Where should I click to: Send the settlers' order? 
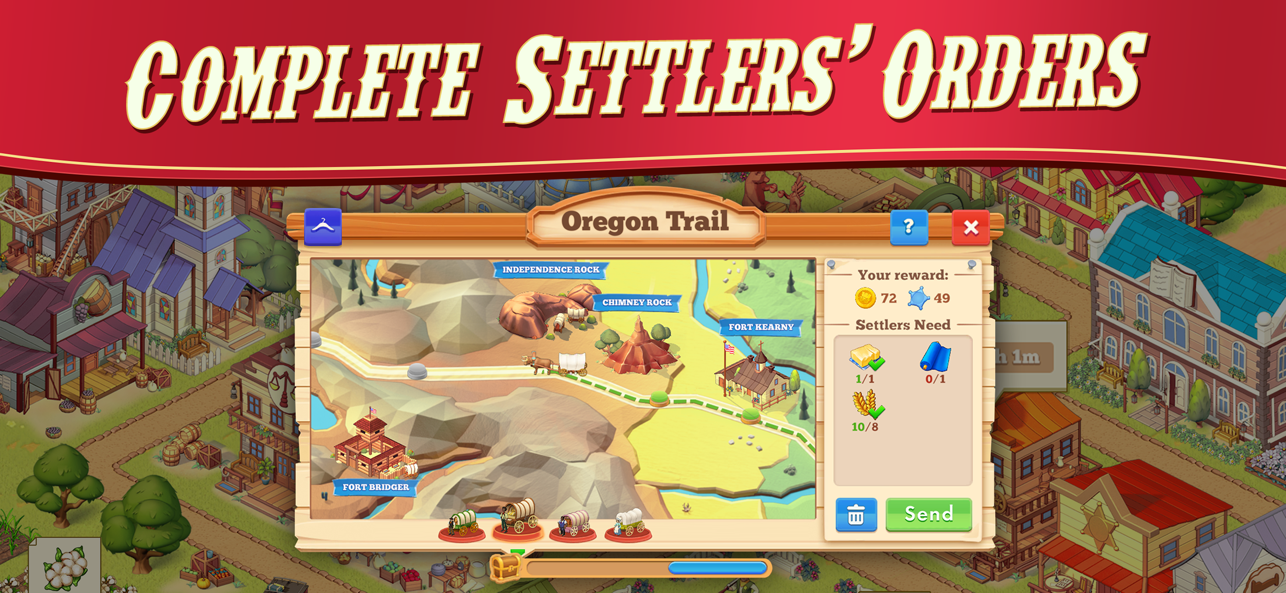pyautogui.click(x=928, y=514)
